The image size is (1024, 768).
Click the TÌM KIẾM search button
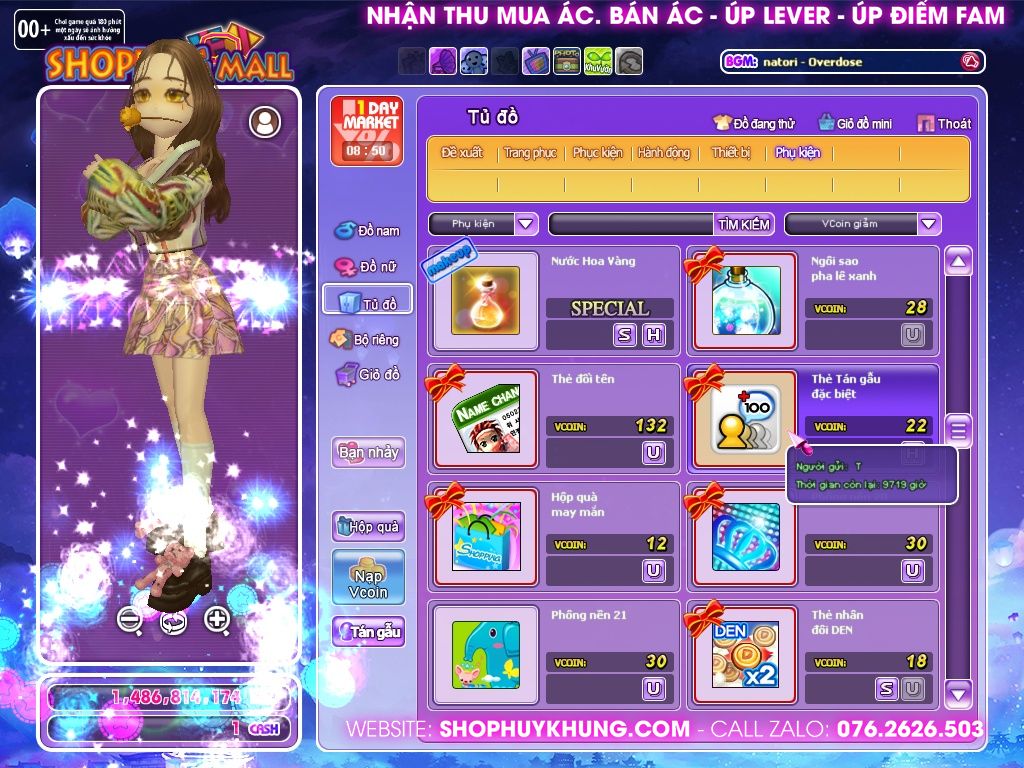click(744, 224)
